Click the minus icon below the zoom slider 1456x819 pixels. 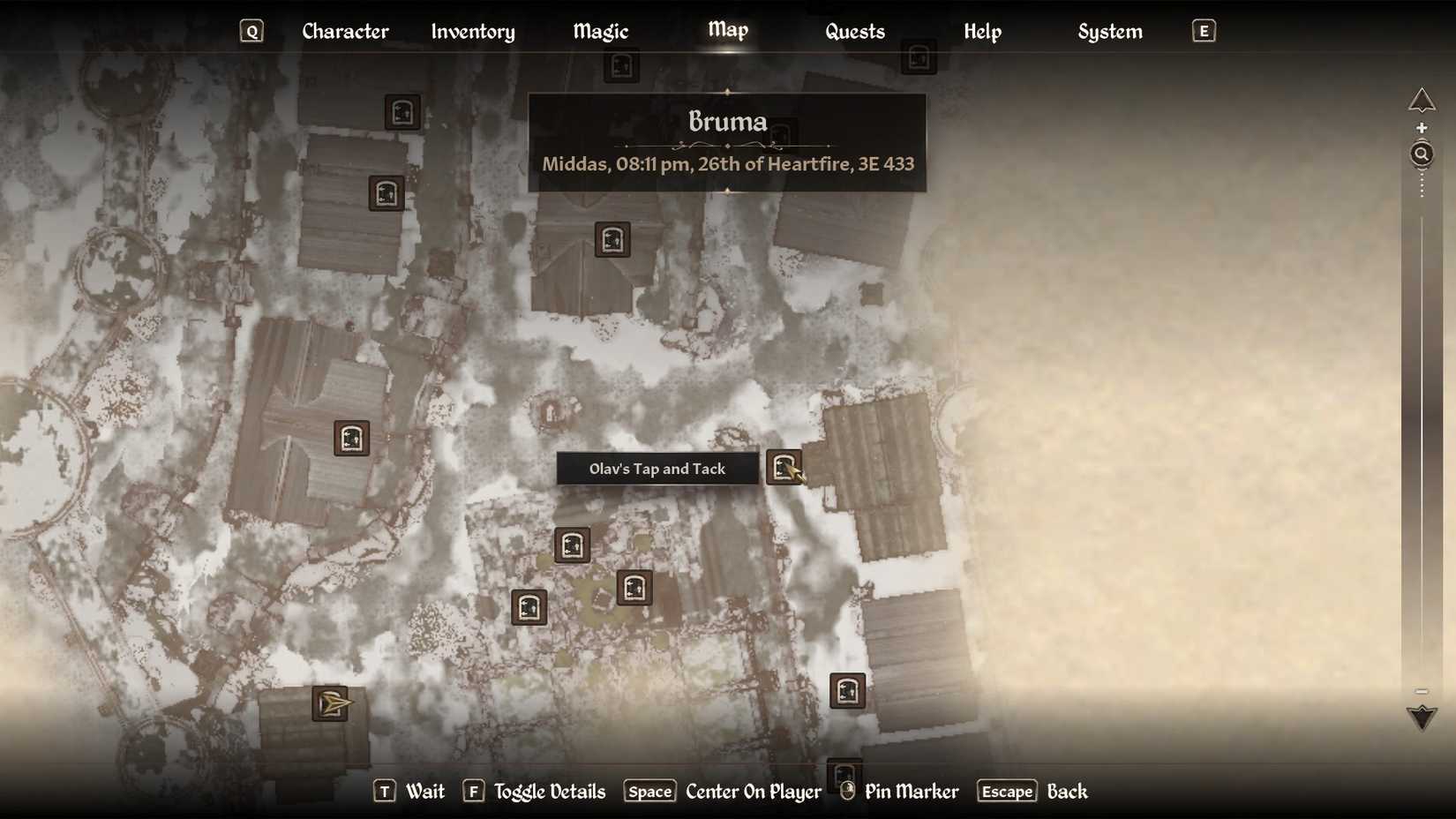click(1422, 692)
